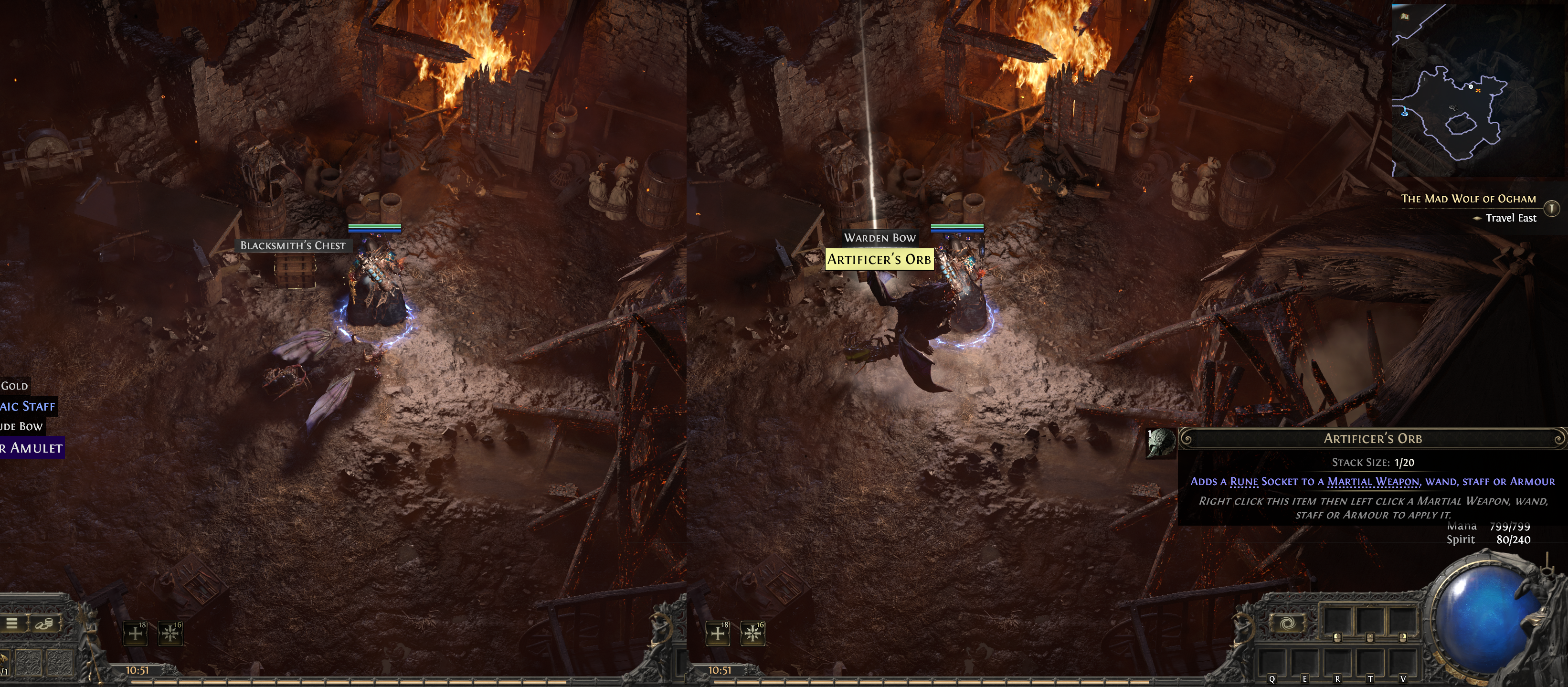
Task: Click the minimap overlay
Action: (1477, 90)
